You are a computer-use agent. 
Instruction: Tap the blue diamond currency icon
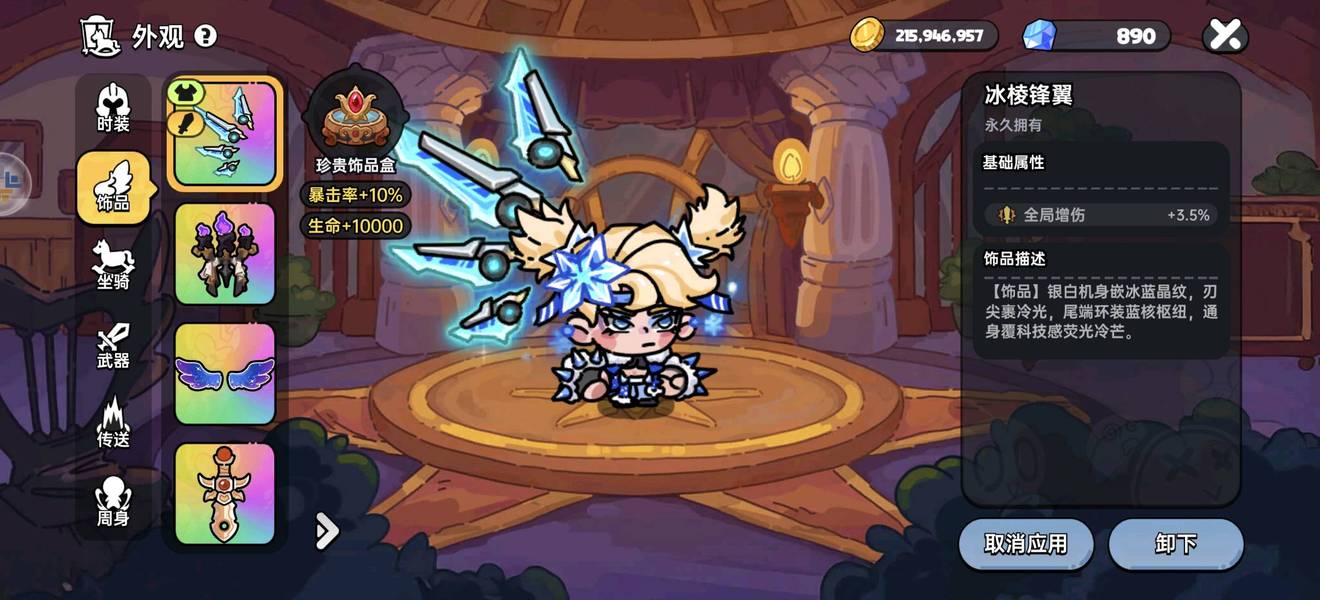pyautogui.click(x=1039, y=36)
